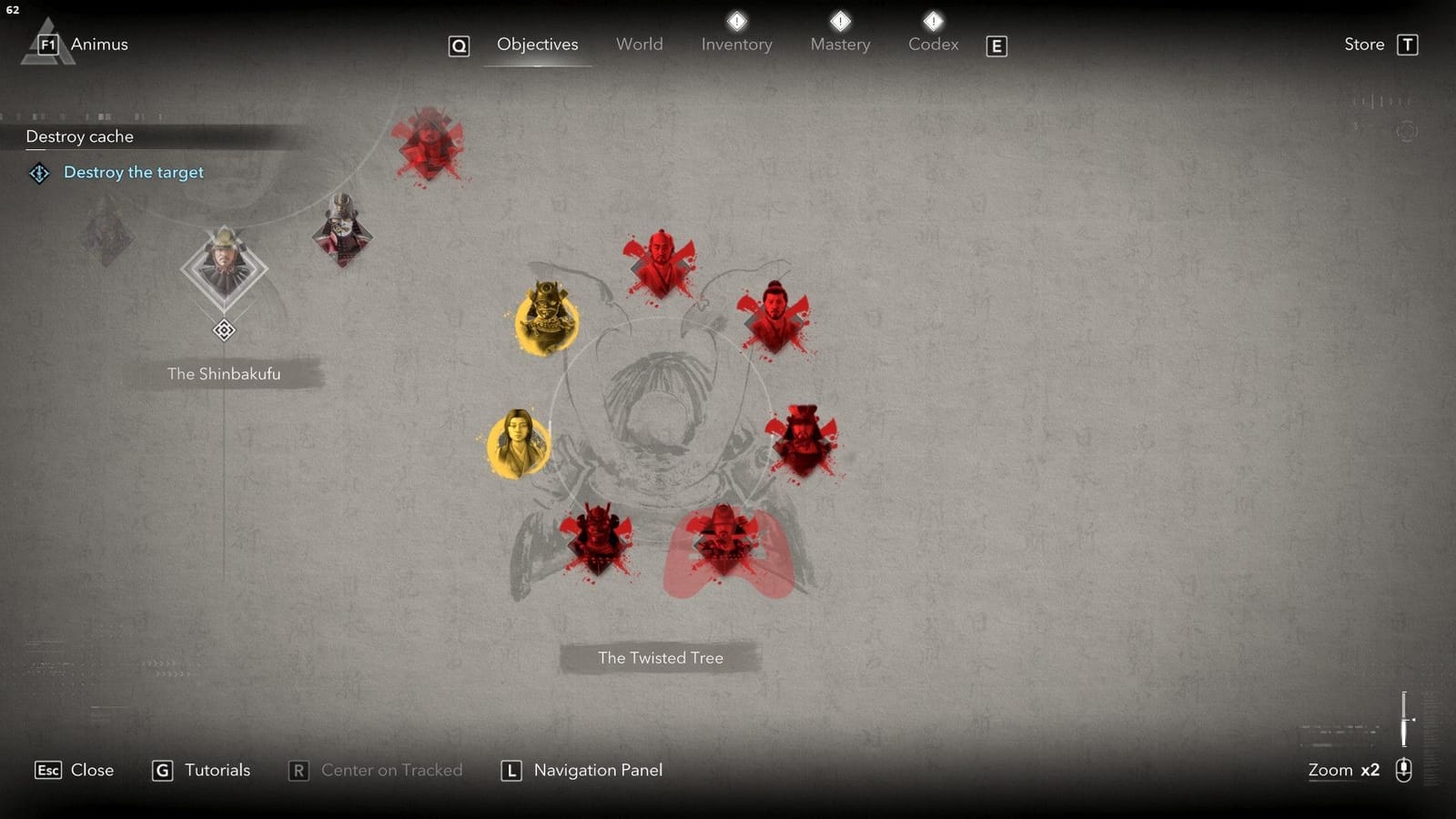Switch to the World tab
The height and width of the screenshot is (819, 1456).
pos(639,44)
